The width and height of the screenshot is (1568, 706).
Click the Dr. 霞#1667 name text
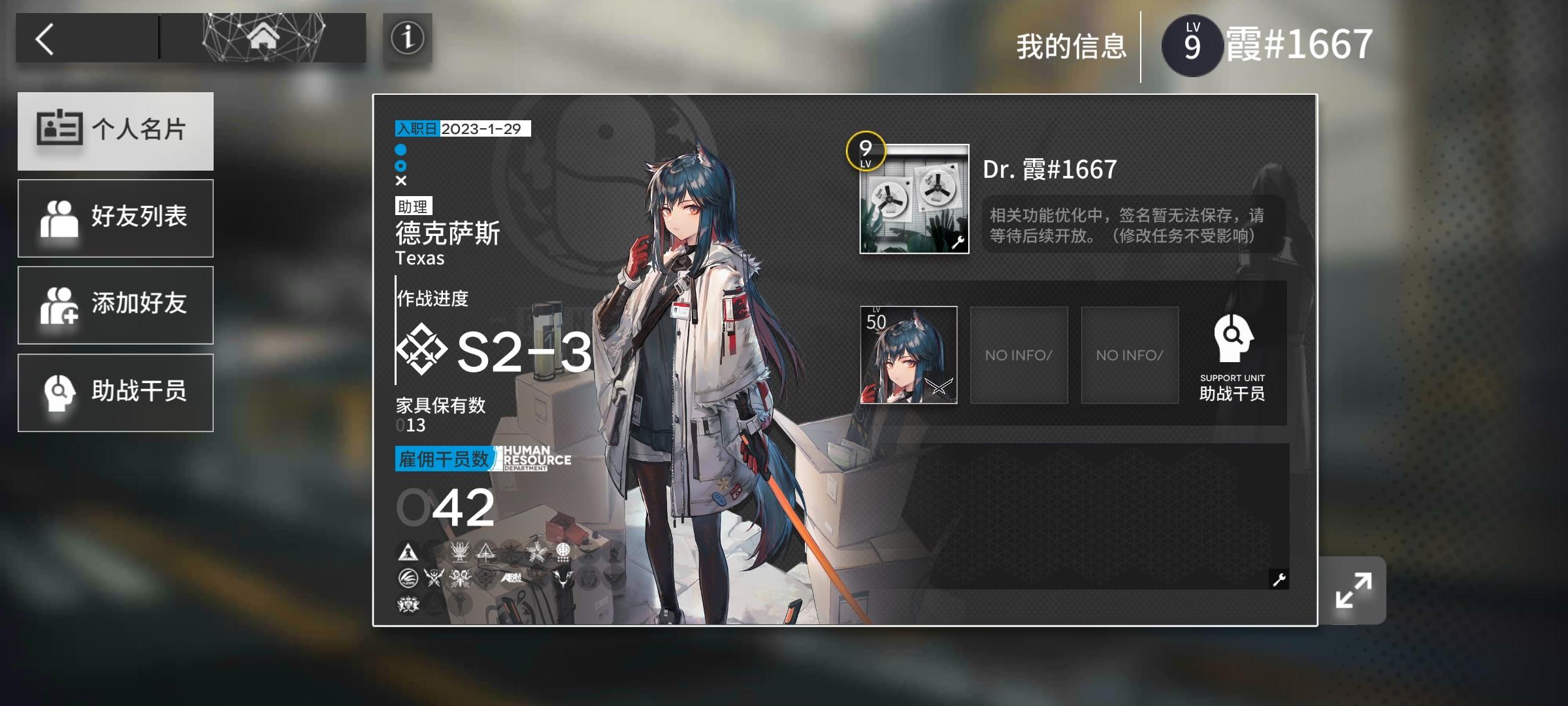pyautogui.click(x=1050, y=169)
